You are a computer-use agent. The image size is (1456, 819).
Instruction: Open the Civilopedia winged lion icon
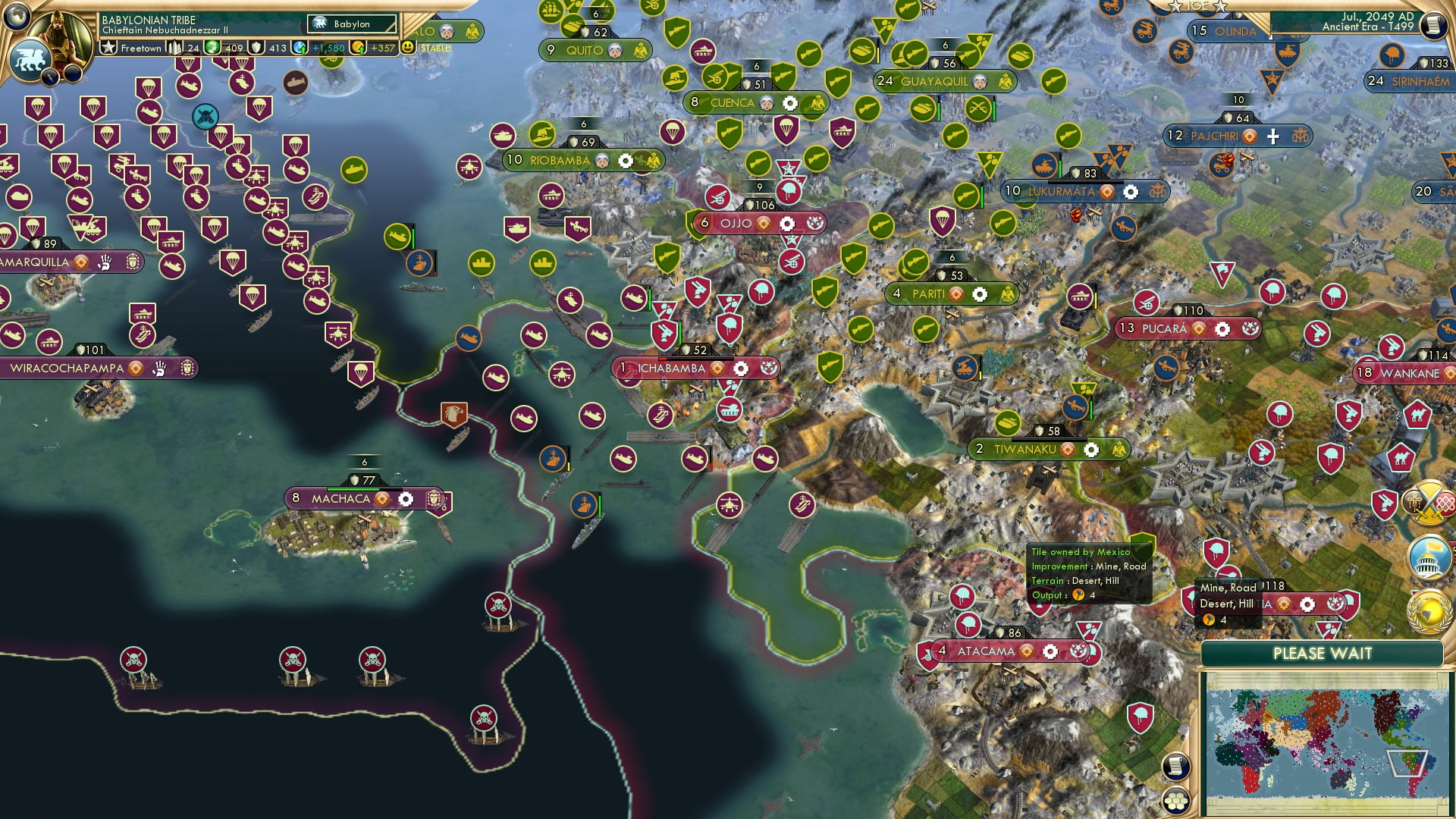(x=30, y=58)
